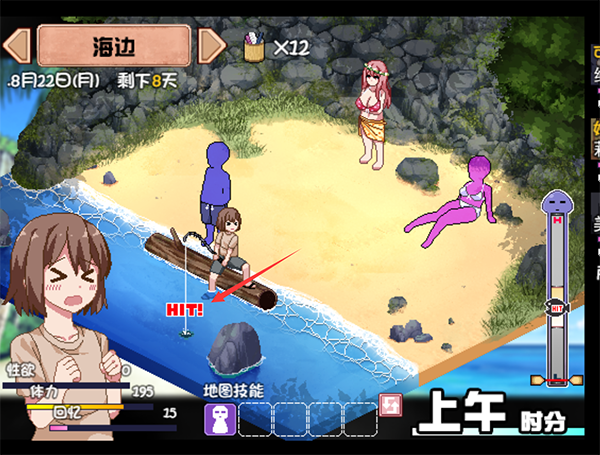
Task: Click the pink swap arrows button
Action: [x=392, y=405]
